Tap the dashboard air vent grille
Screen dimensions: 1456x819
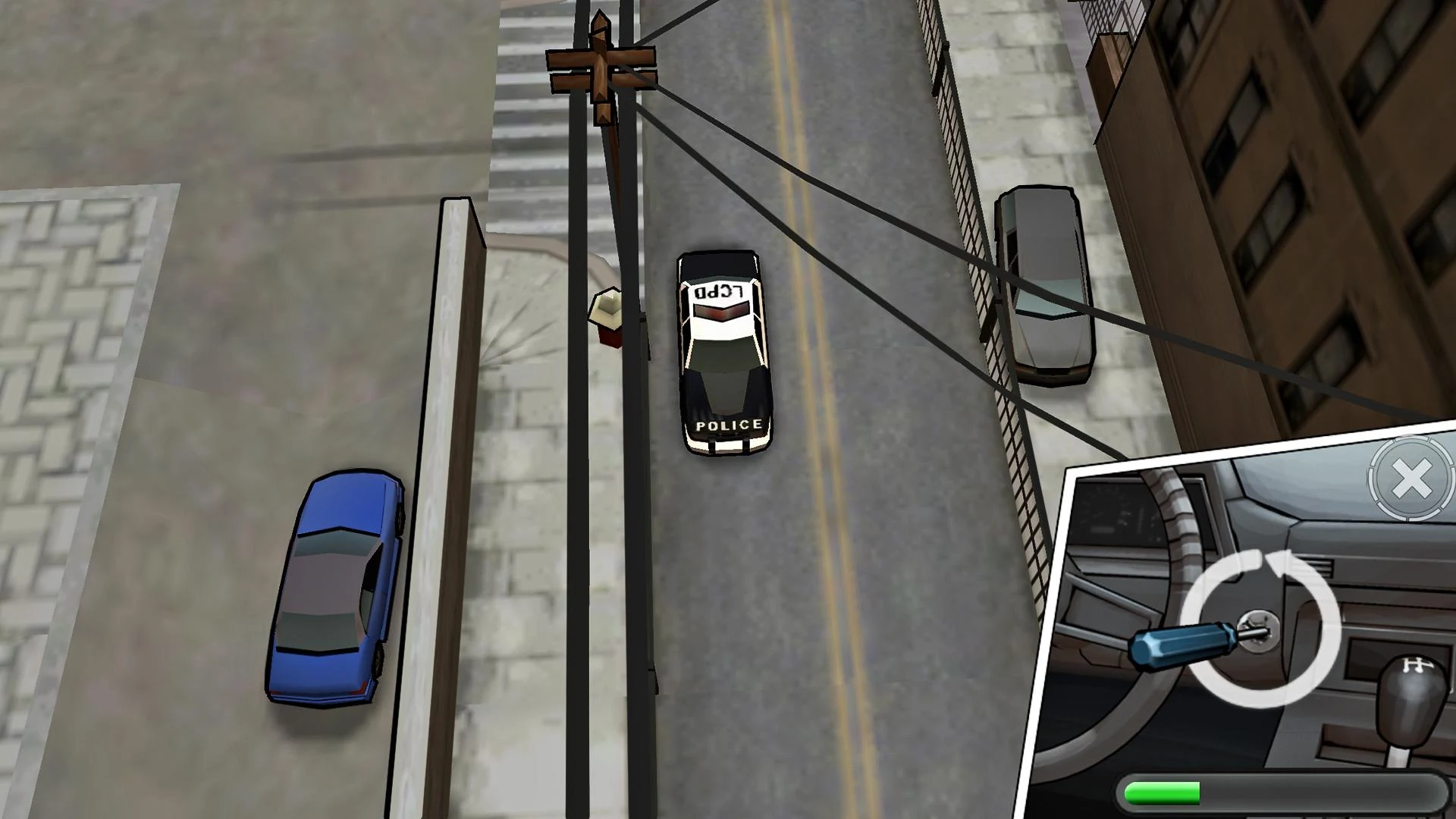(1321, 567)
